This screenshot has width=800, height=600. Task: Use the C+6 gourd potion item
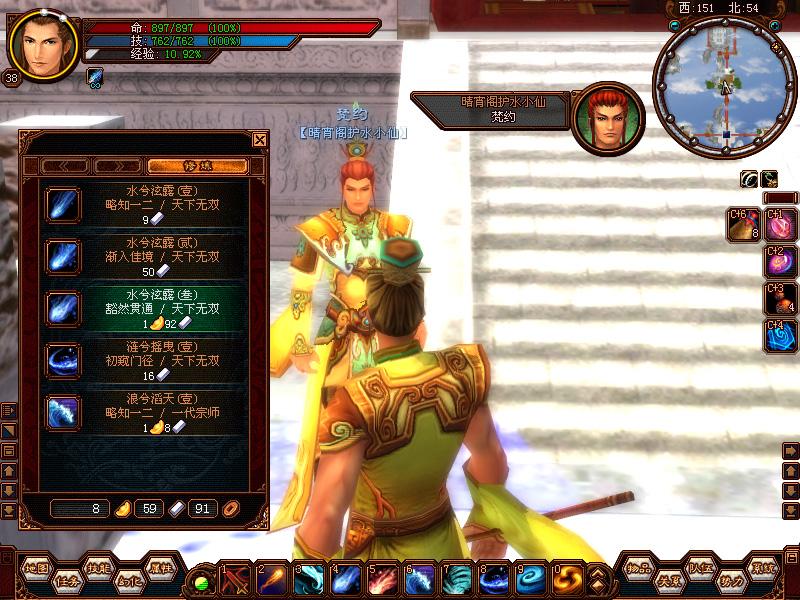743,224
